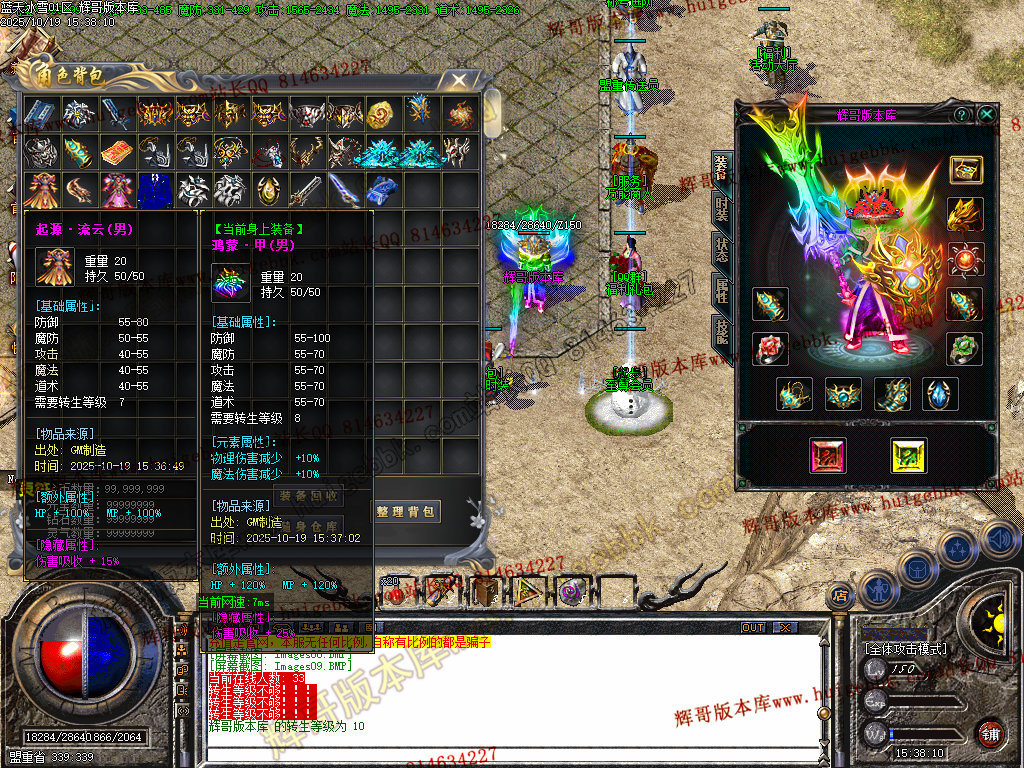
Task: Select the blue book item in the bag
Action: click(40, 113)
